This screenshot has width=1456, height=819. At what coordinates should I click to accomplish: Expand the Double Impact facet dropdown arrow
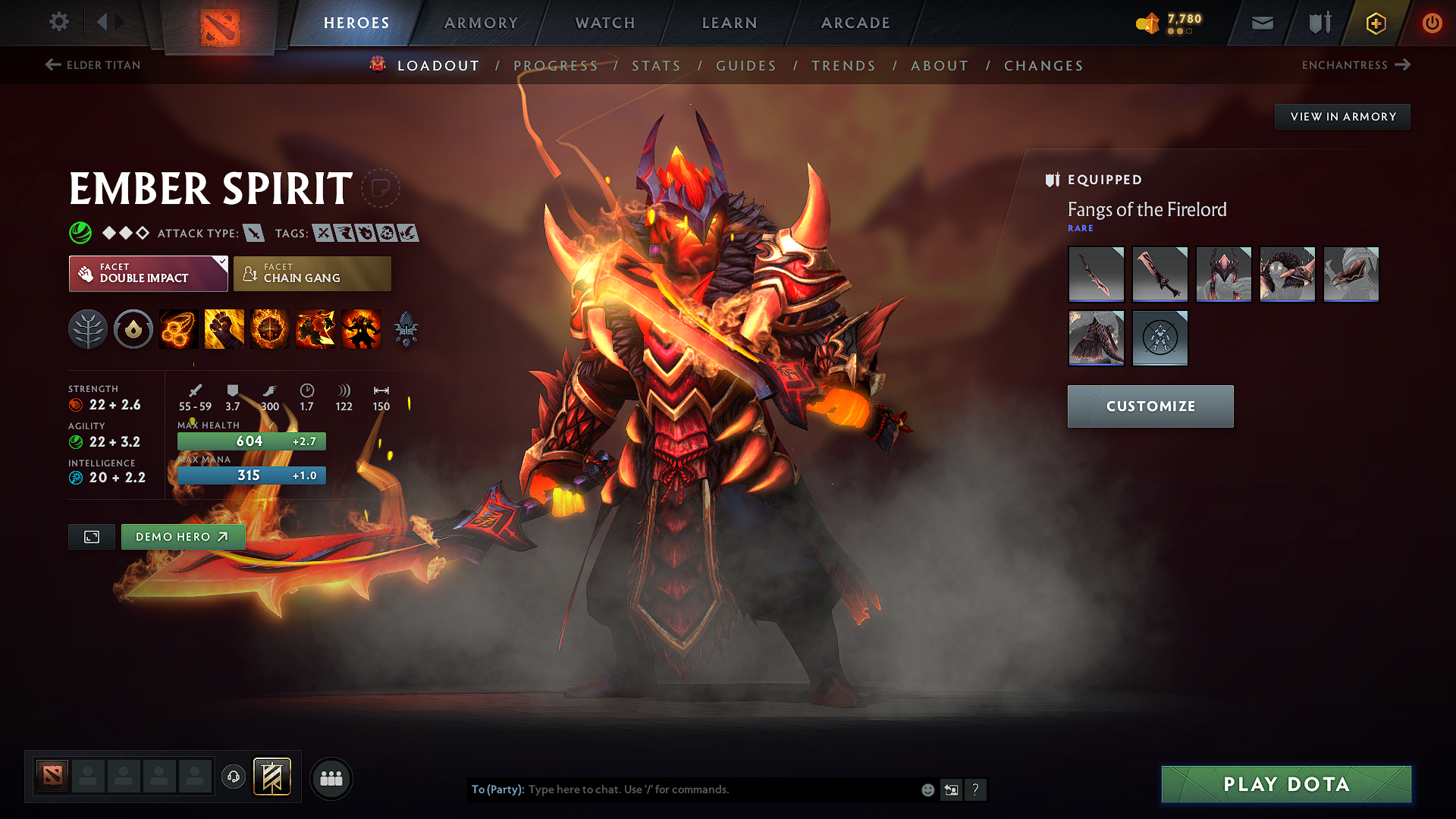tap(221, 263)
